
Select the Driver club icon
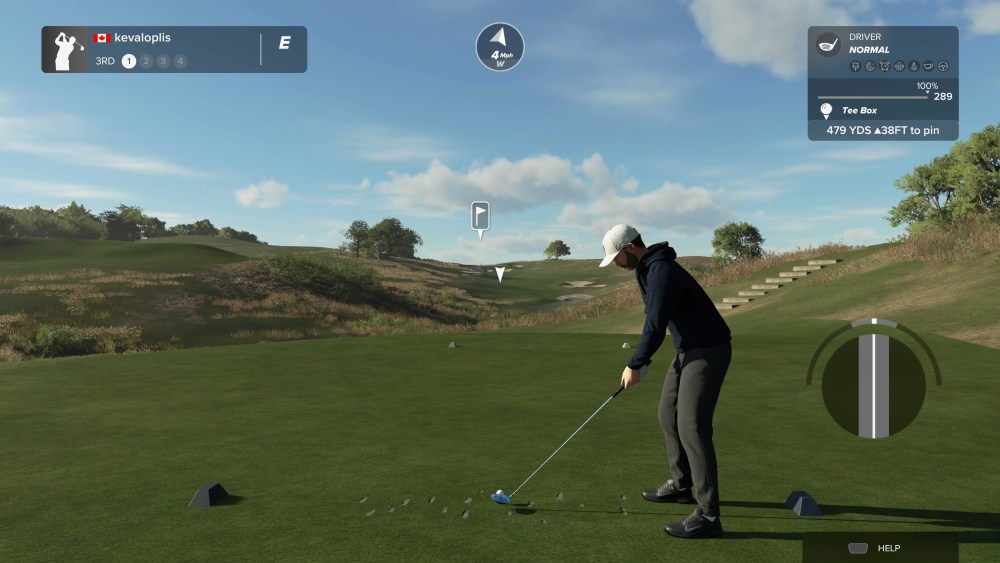(828, 43)
